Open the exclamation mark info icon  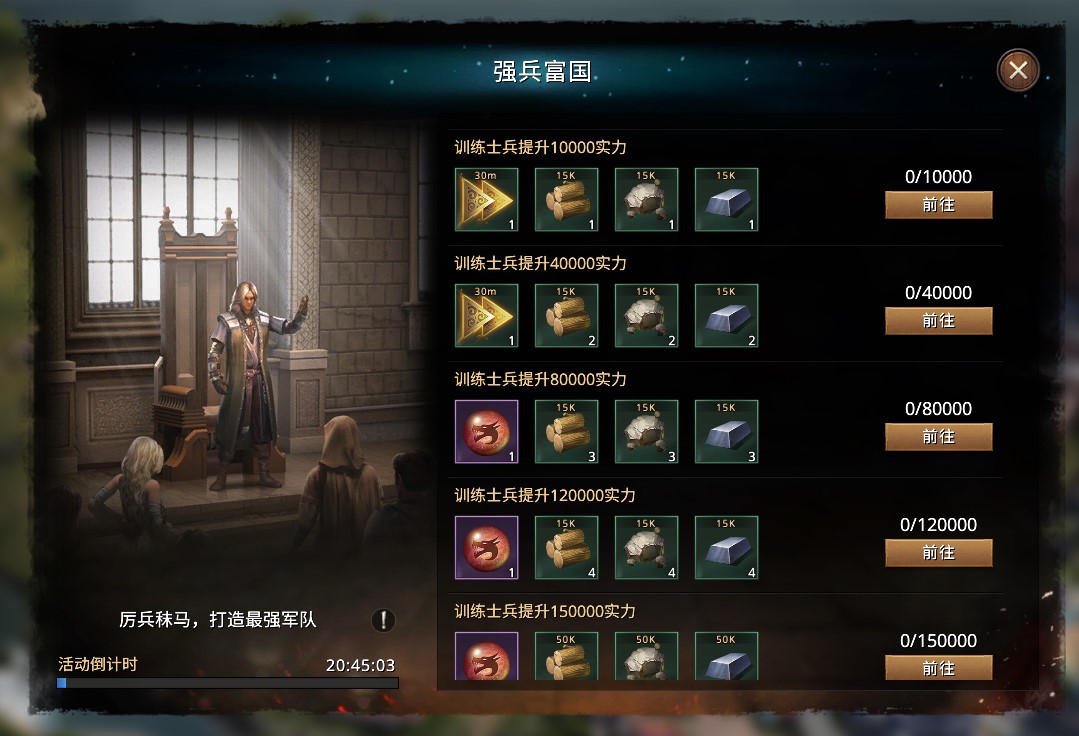point(383,620)
